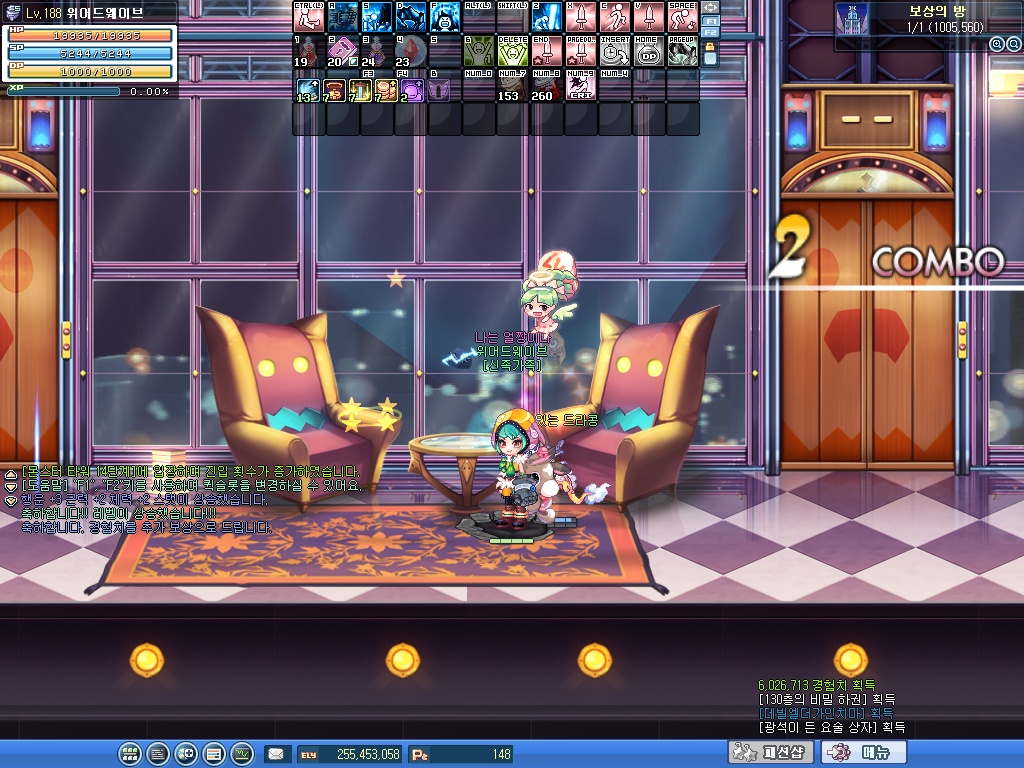This screenshot has height=768, width=1024.
Task: Use the stopwatch skill on INSERT slot
Action: 614,51
